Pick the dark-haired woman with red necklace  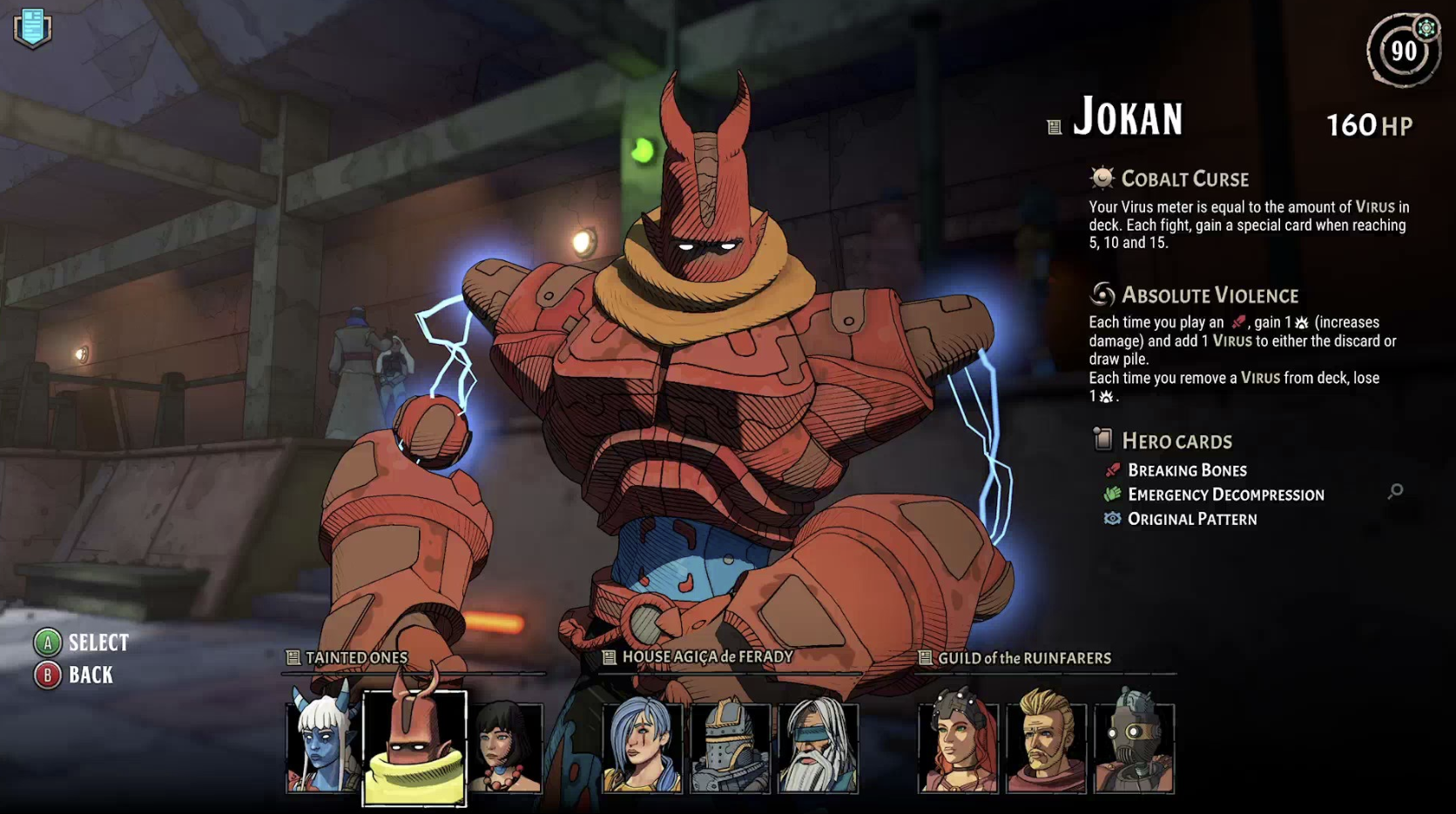pos(505,747)
